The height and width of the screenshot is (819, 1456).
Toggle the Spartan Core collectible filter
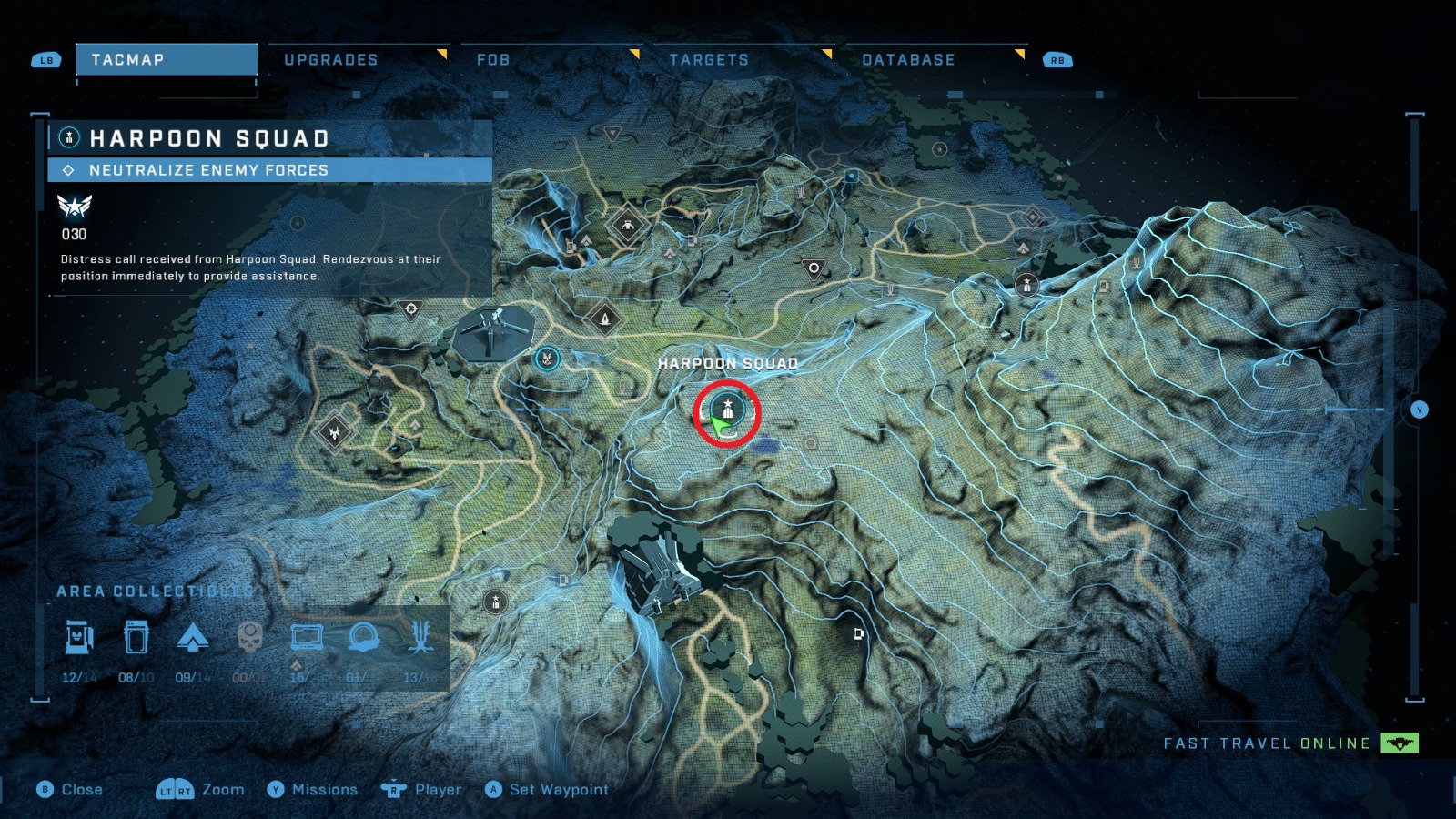(x=193, y=638)
